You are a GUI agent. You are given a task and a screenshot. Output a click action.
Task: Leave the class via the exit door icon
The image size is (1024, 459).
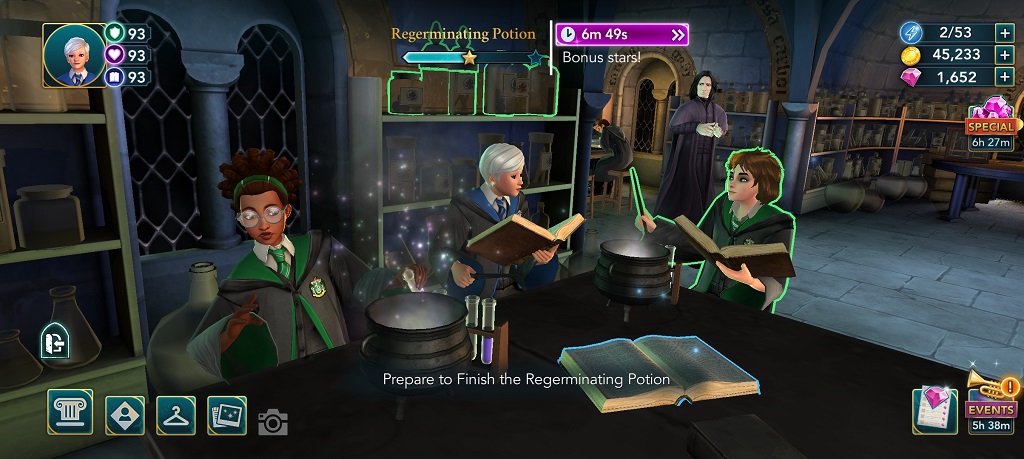coord(55,343)
